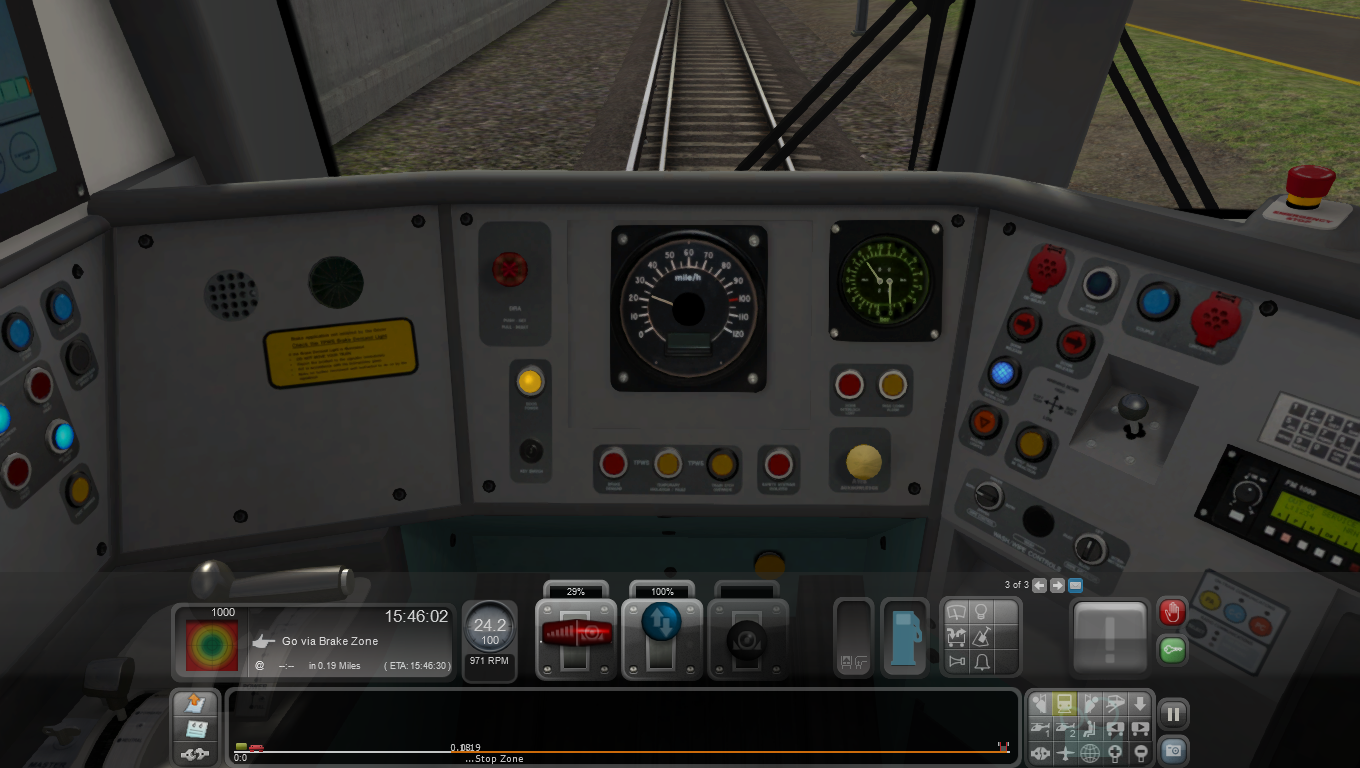
Task: Pause the simulation with the pause button
Action: coord(1173,711)
